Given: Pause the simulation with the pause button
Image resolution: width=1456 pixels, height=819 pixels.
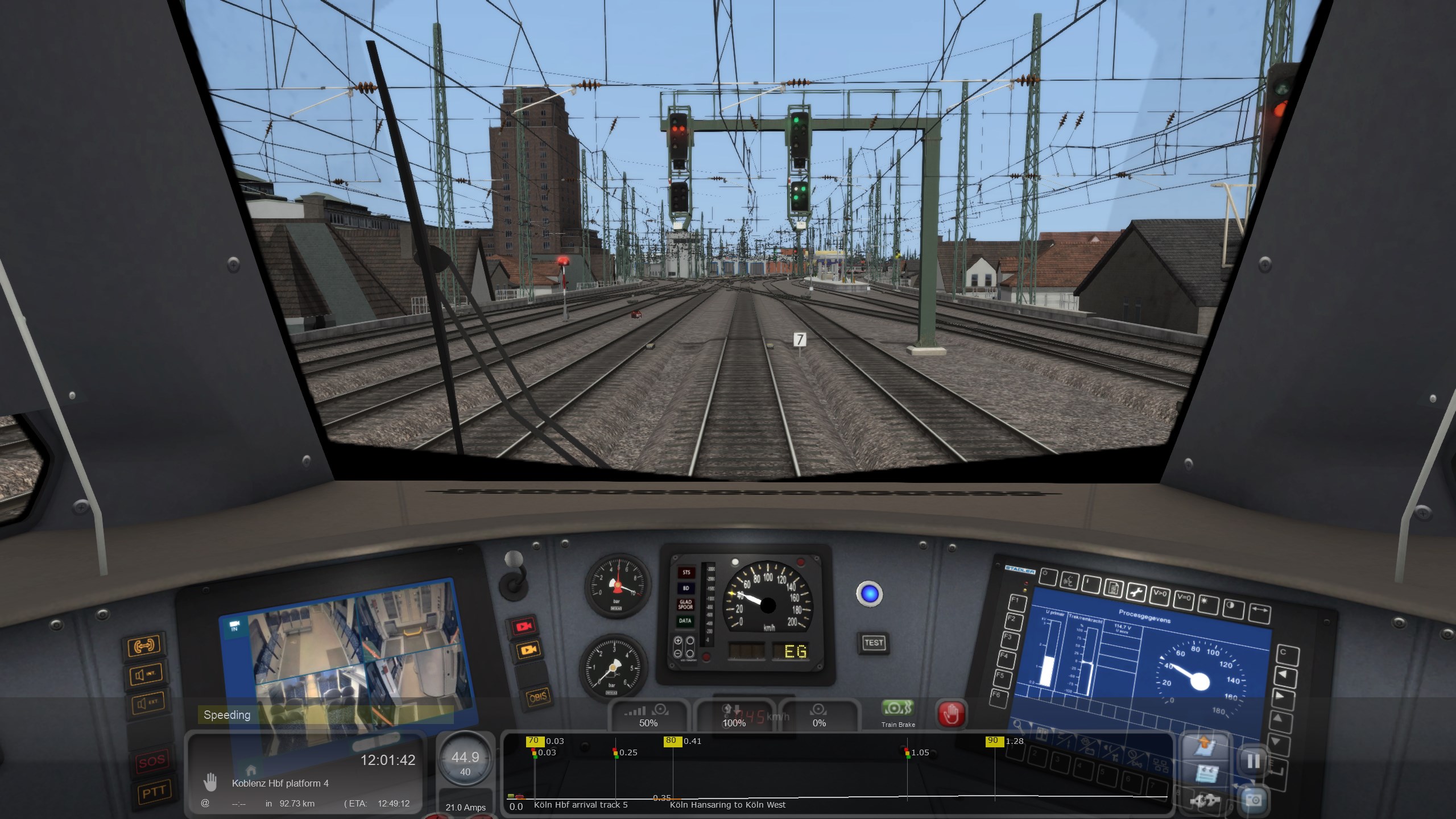Looking at the screenshot, I should 1253,761.
